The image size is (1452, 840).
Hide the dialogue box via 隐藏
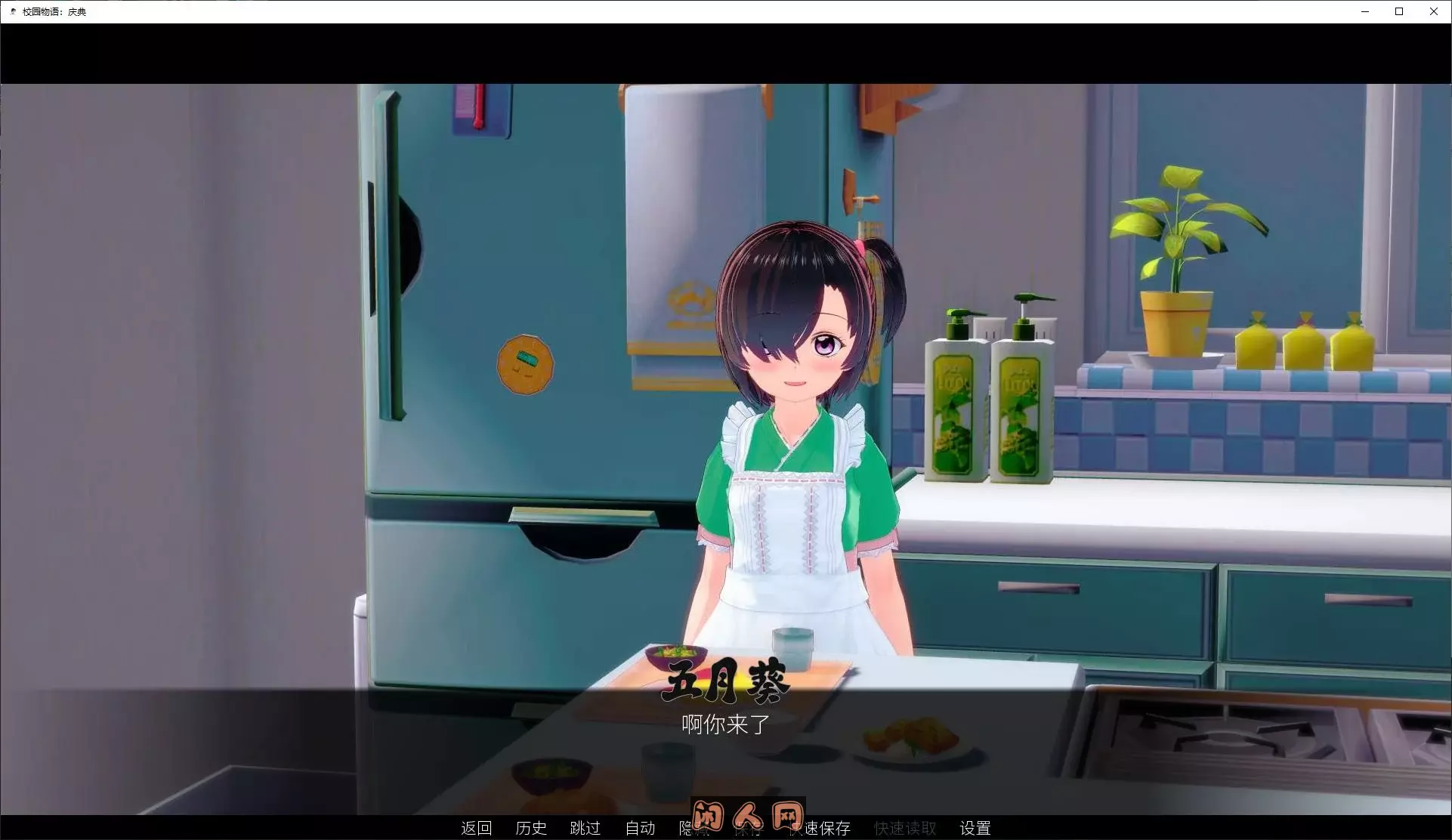(694, 828)
